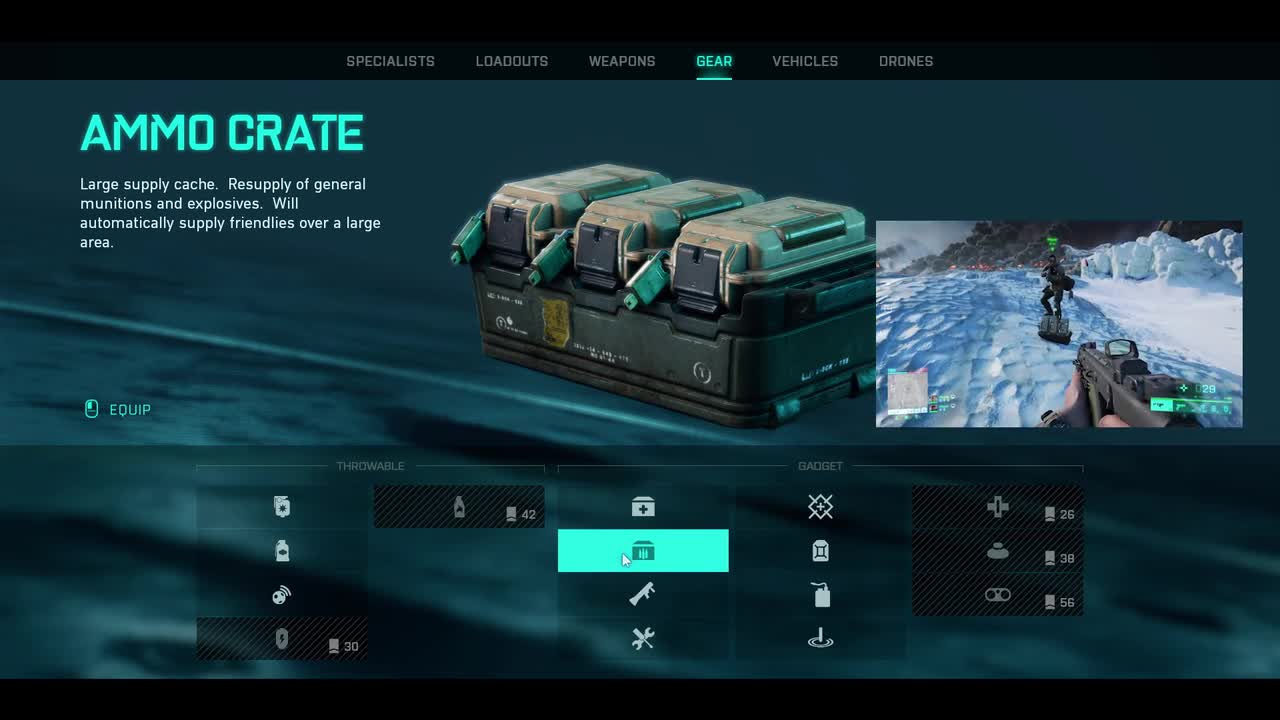This screenshot has height=720, width=1280.
Task: Select the locked level 26 gadget
Action: [997, 507]
